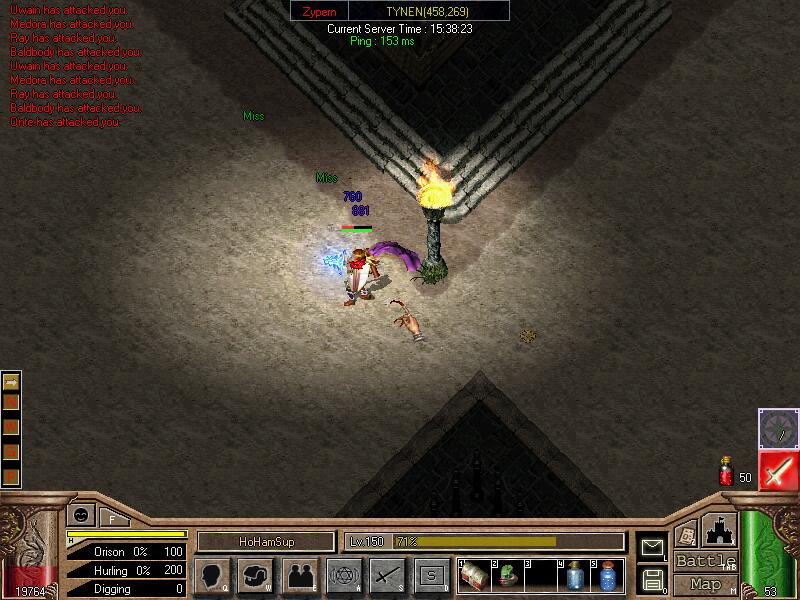Open the castle icon menu
This screenshot has width=800, height=600.
coord(719,529)
